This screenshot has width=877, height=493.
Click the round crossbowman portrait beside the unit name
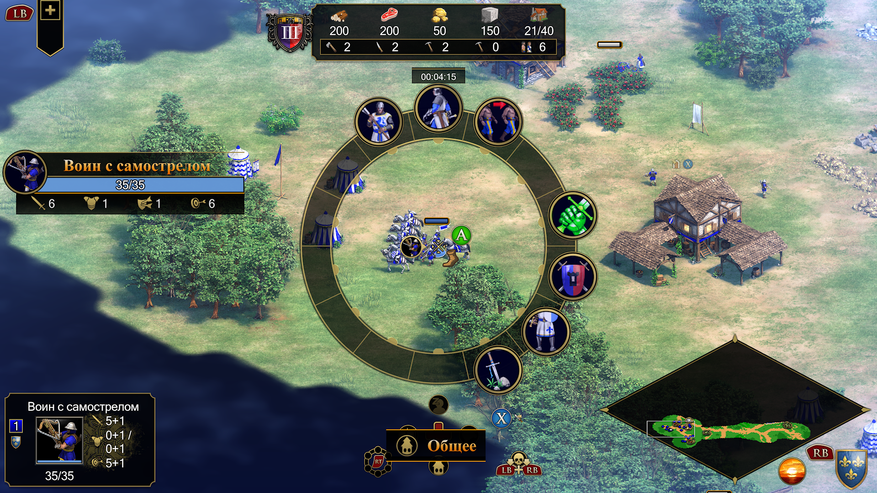pyautogui.click(x=25, y=172)
